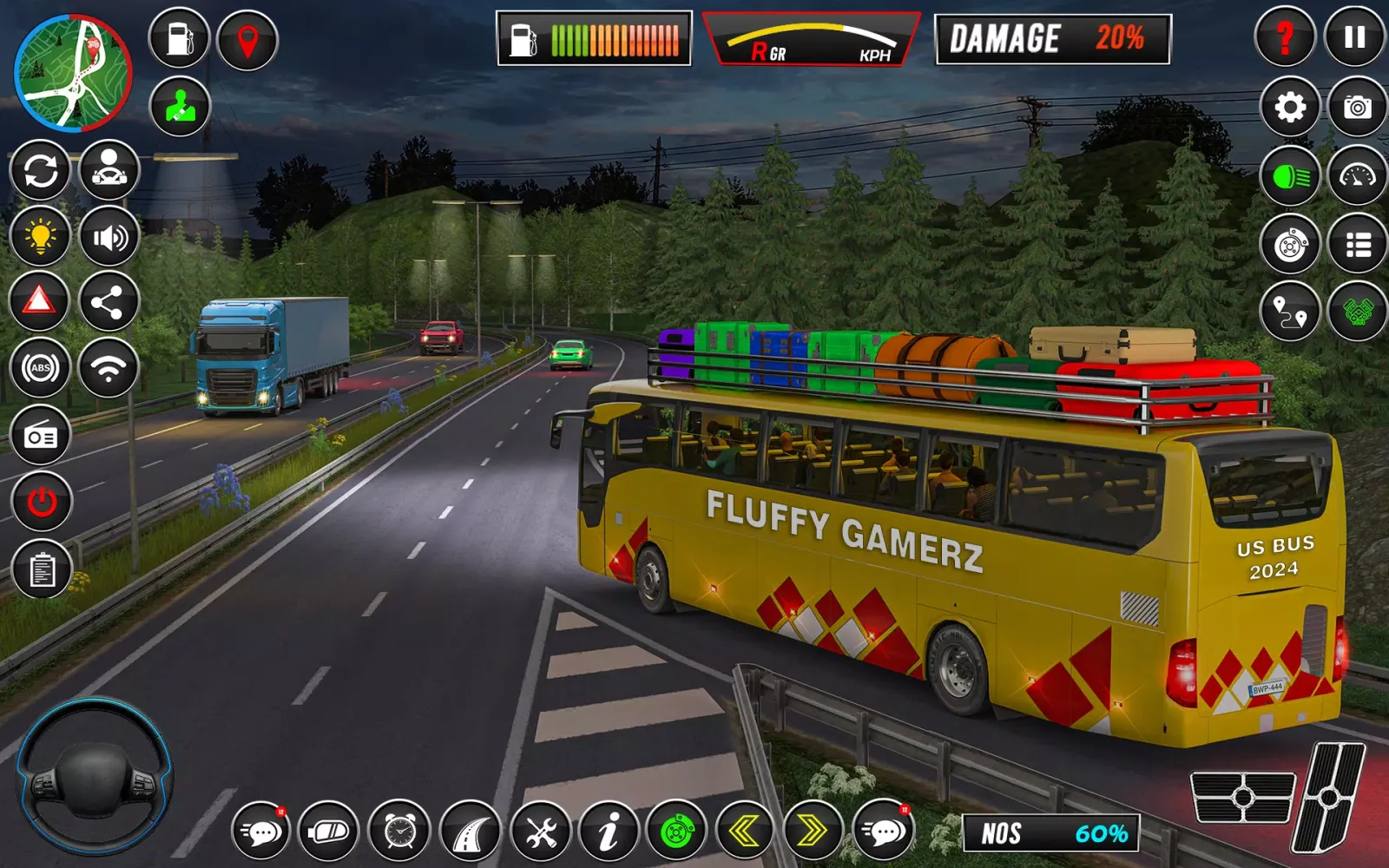Screen dimensions: 1389x868
Task: Pause the game
Action: [x=1354, y=37]
